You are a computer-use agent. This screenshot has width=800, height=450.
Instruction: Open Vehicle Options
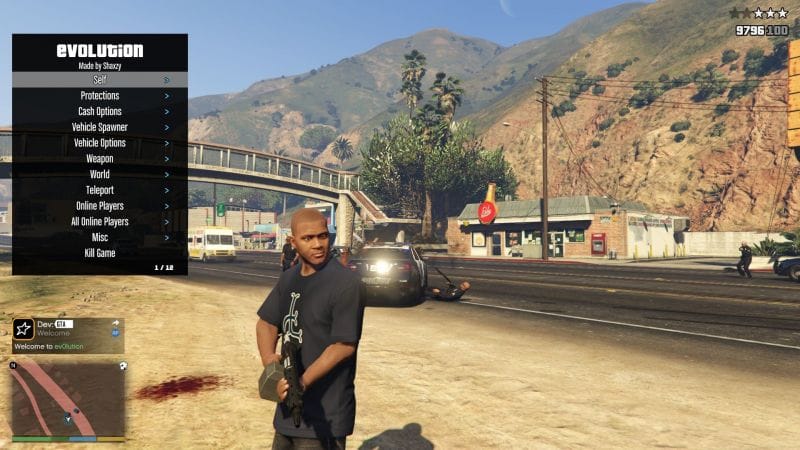(x=99, y=143)
